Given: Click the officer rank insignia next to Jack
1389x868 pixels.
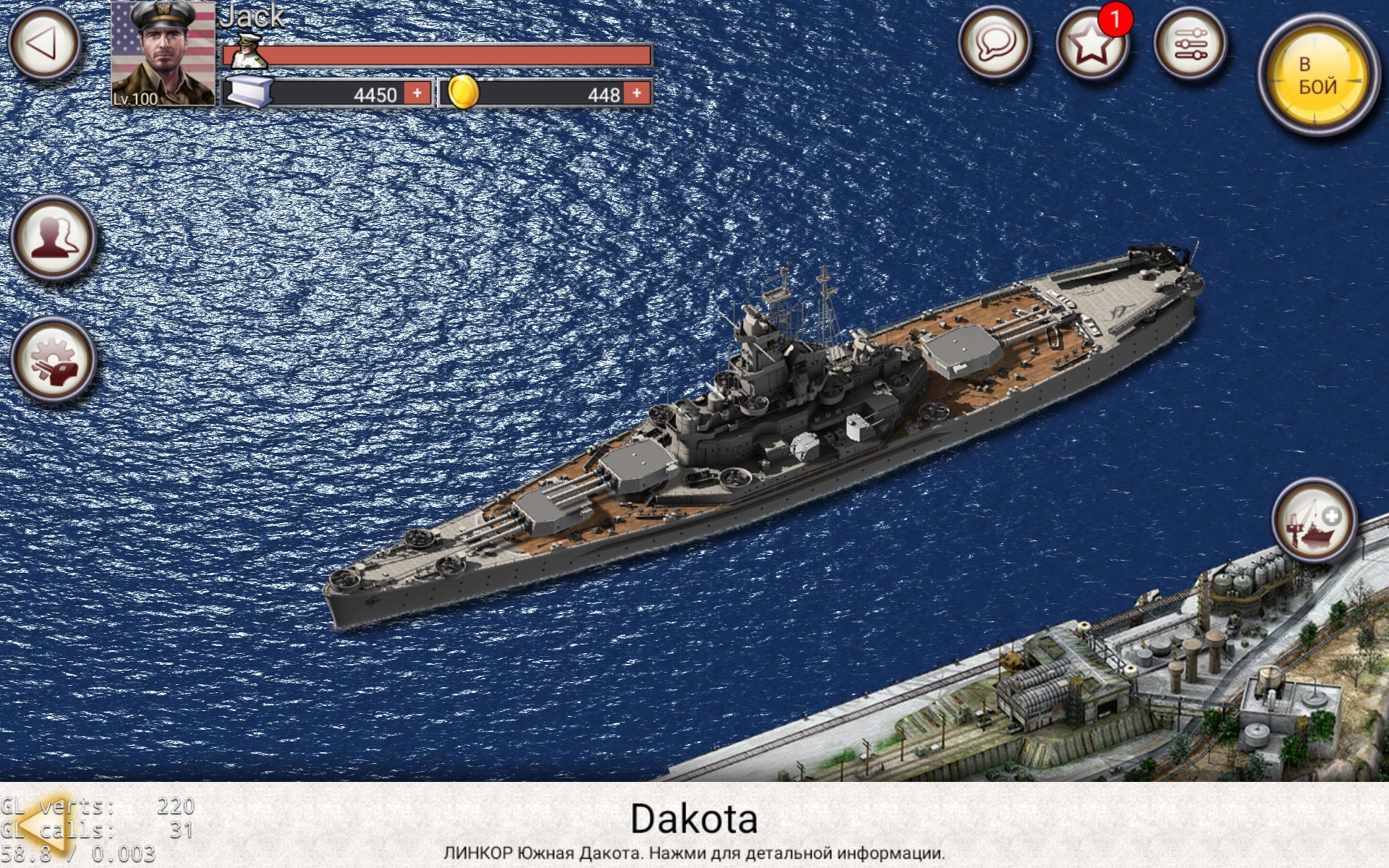Looking at the screenshot, I should pyautogui.click(x=250, y=54).
